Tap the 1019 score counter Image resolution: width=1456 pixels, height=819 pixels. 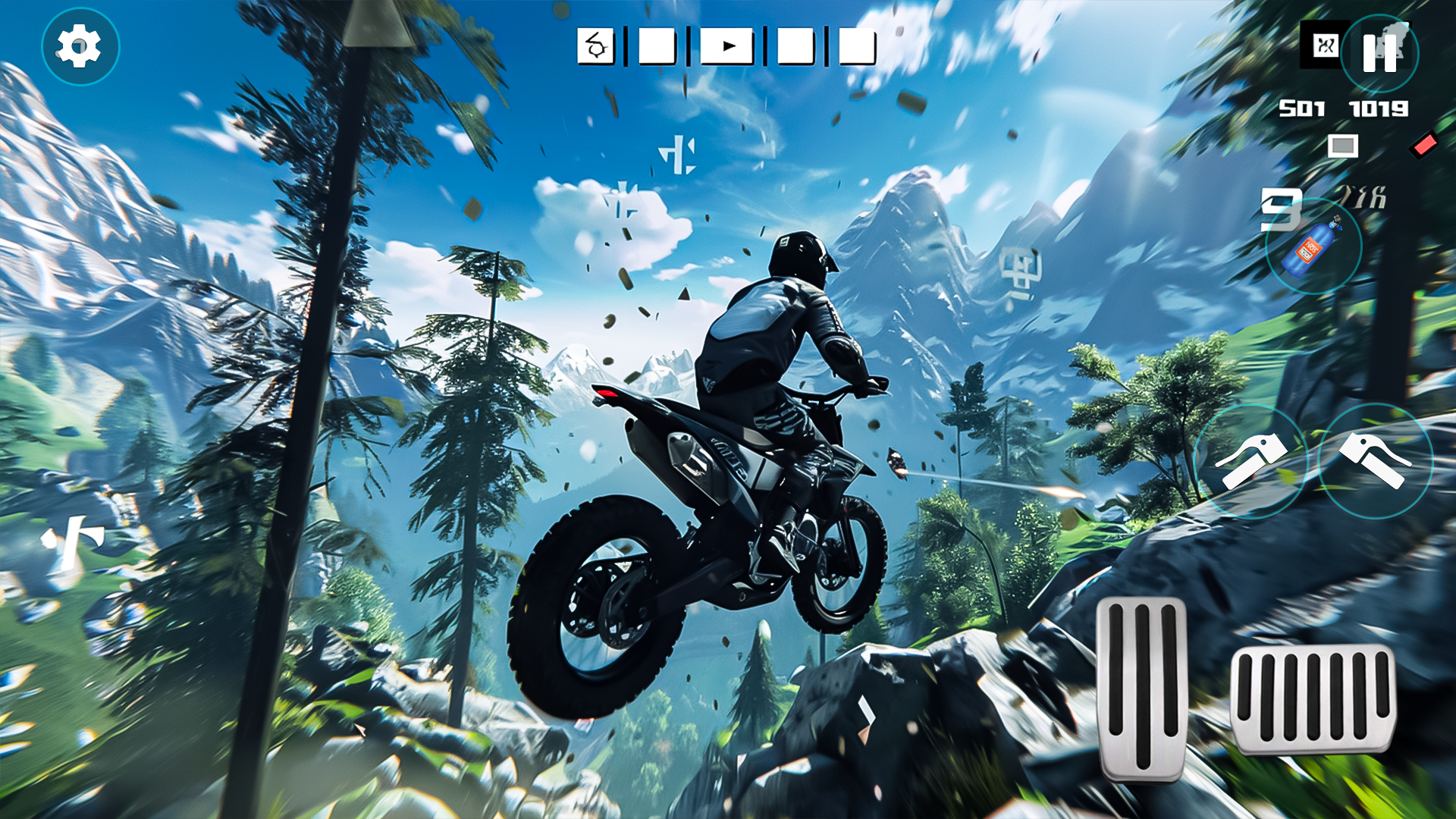[x=1379, y=109]
